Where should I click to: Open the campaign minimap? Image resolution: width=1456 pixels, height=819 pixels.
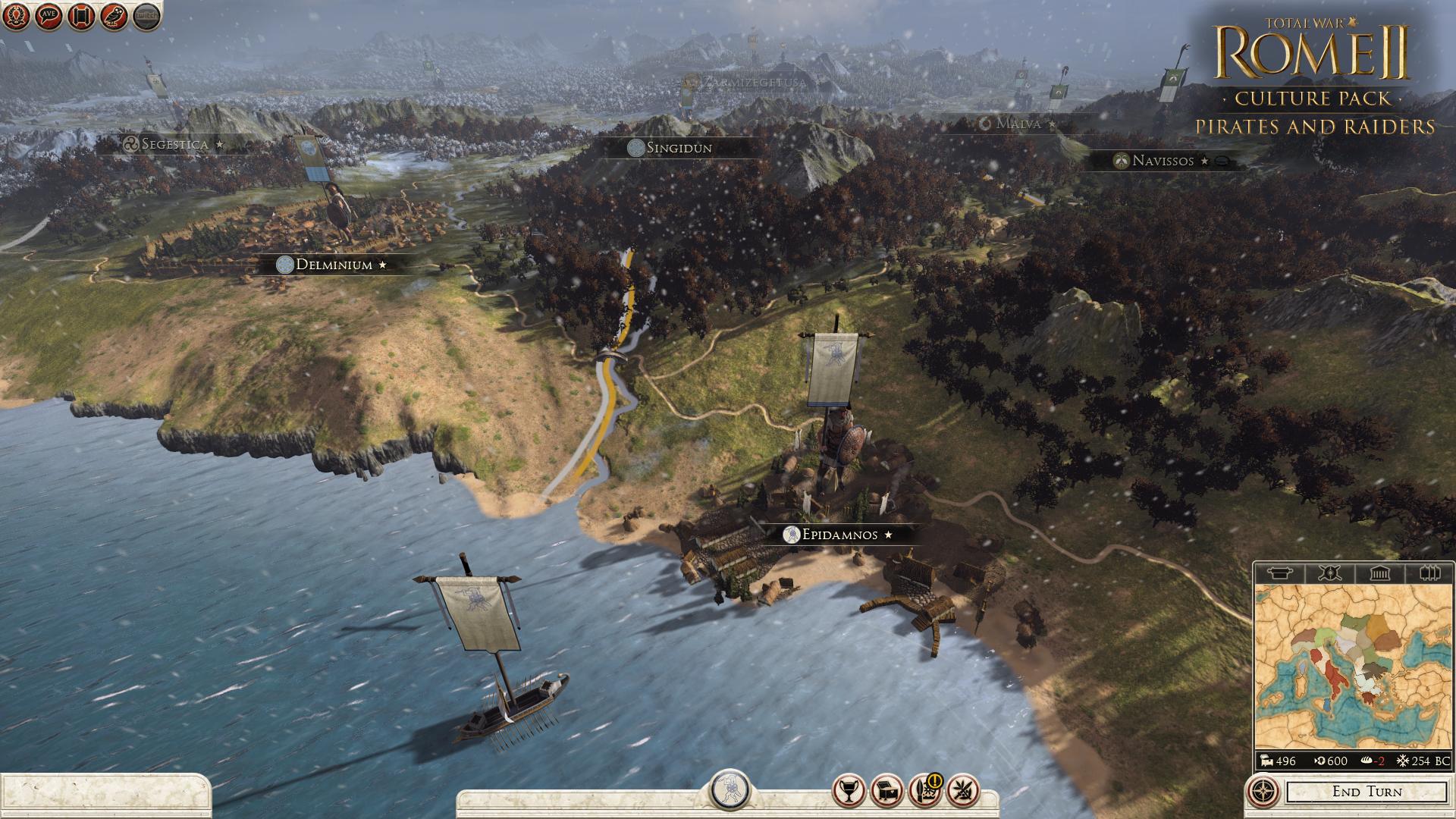click(x=1353, y=666)
